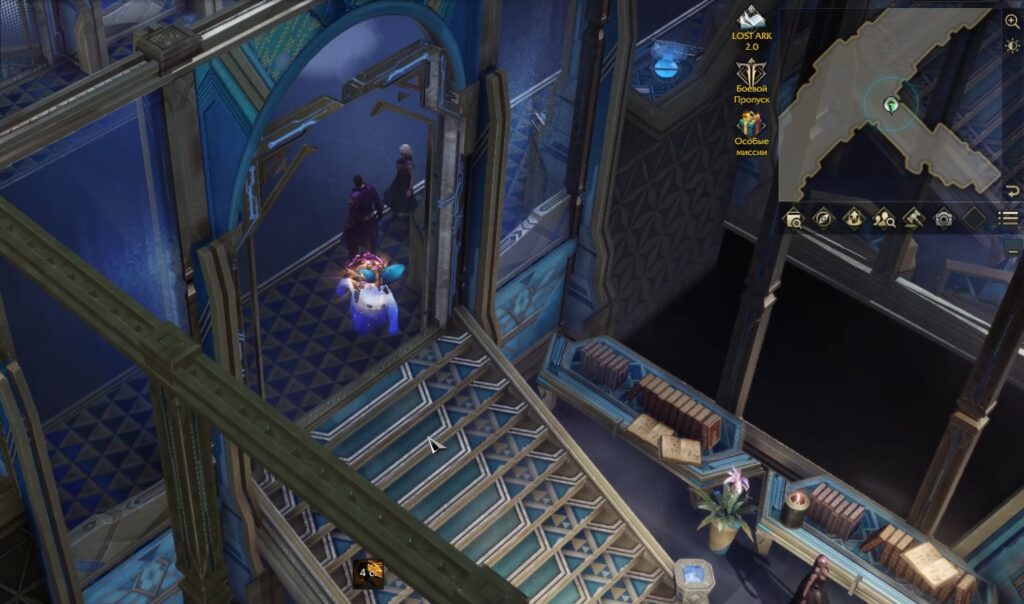Collapse panel with the minus button
The width and height of the screenshot is (1024, 604).
click(1012, 245)
